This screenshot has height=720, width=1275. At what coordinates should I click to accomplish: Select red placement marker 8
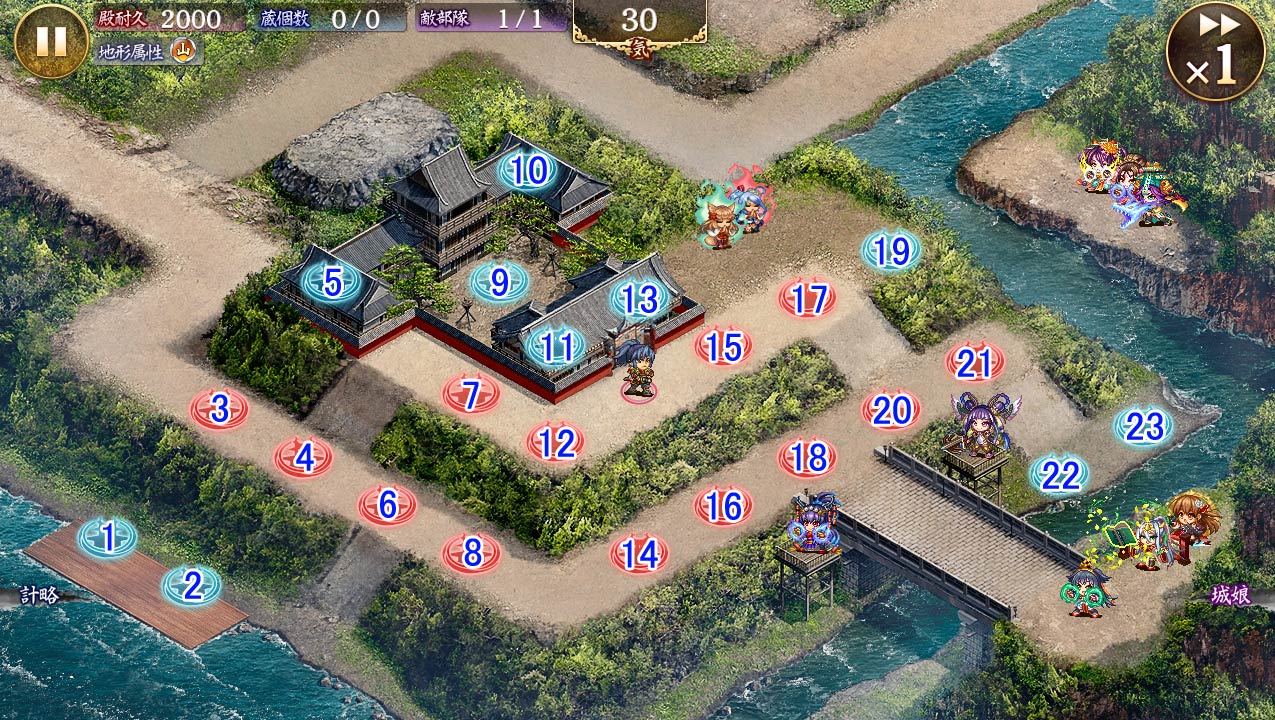click(473, 551)
